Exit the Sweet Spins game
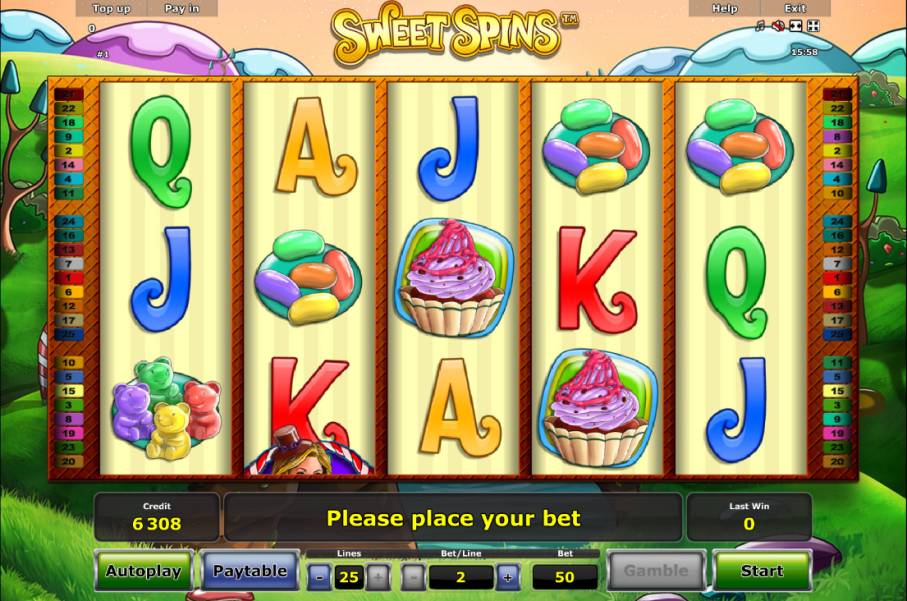The image size is (907, 601). 795,8
